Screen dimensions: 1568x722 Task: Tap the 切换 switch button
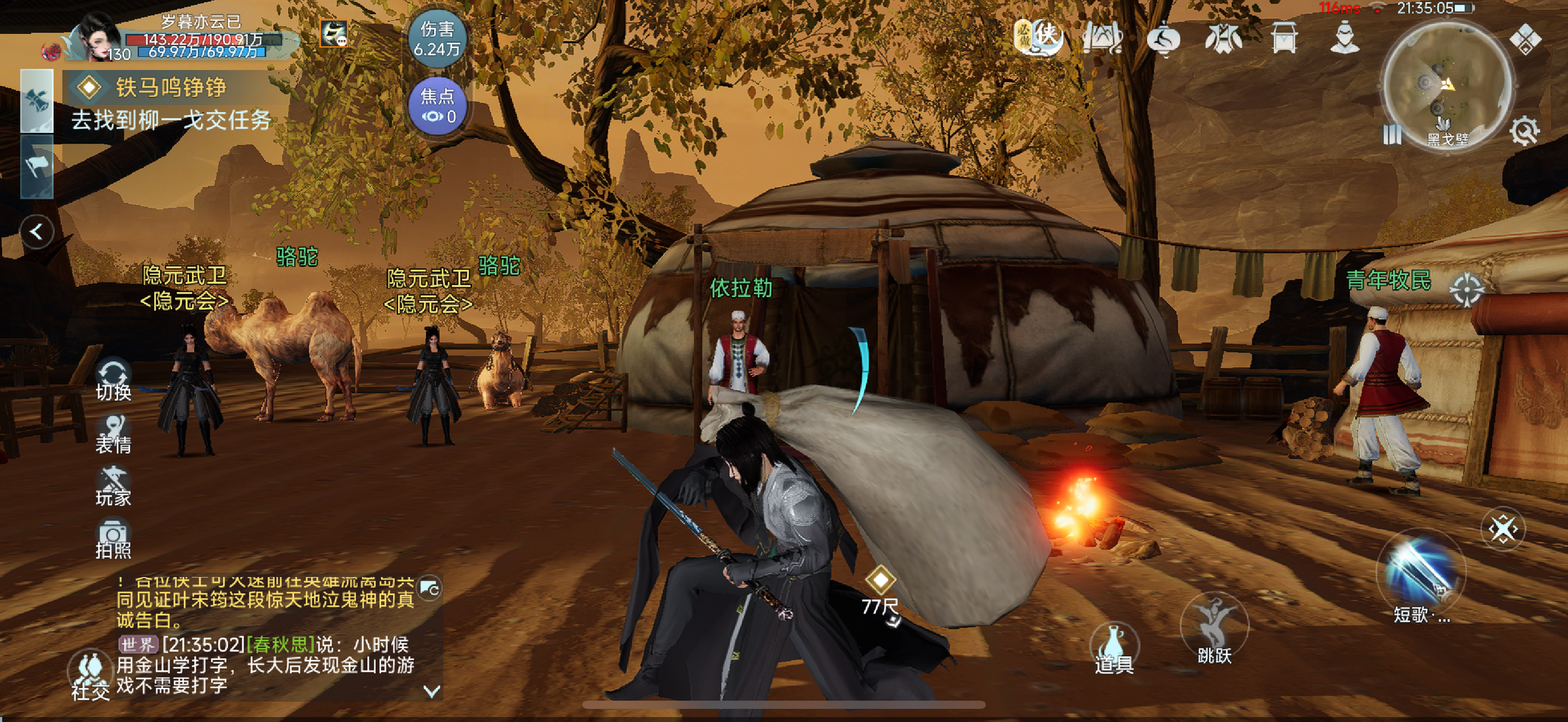click(x=113, y=380)
